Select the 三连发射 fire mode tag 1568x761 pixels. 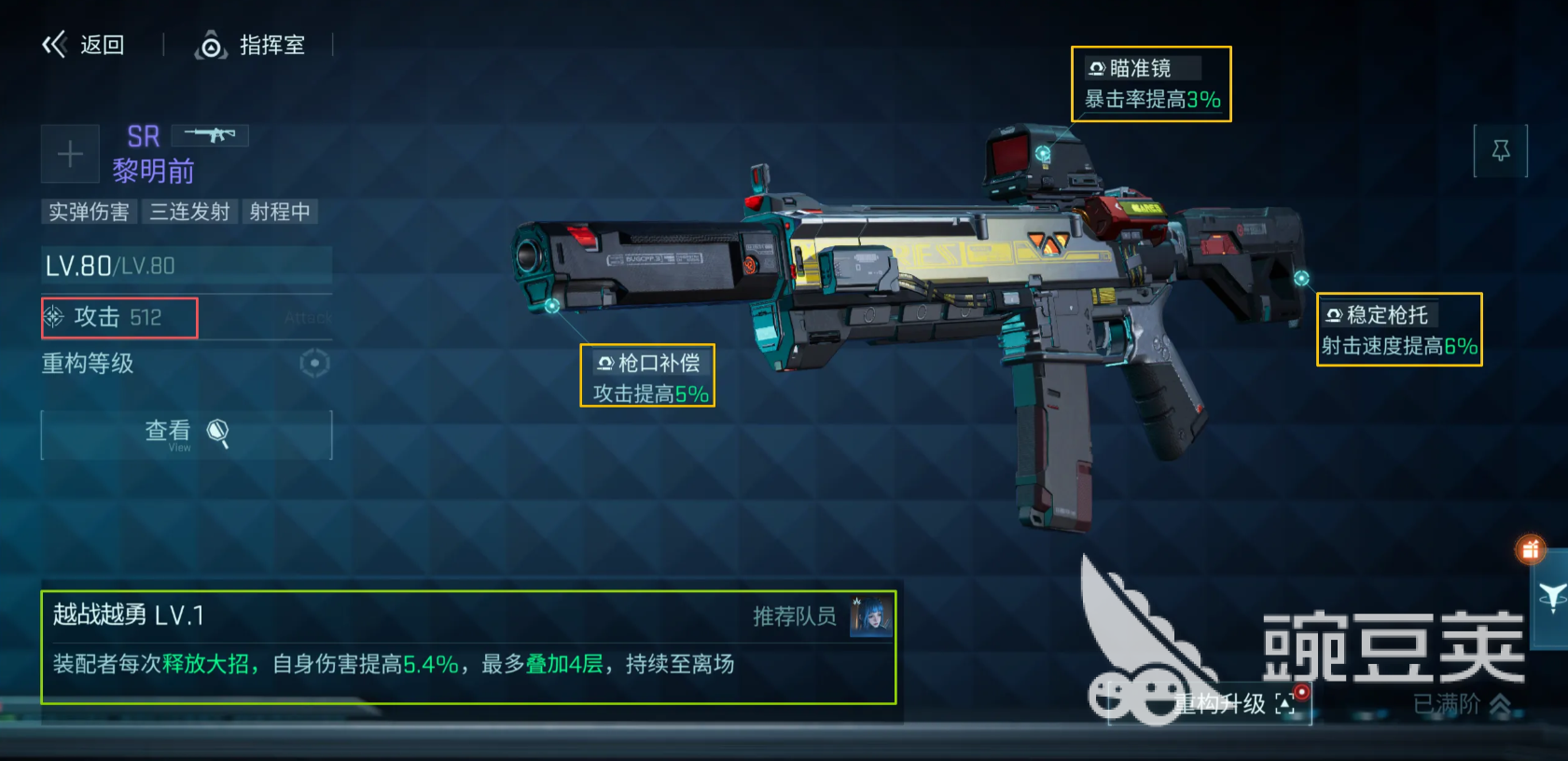(190, 212)
